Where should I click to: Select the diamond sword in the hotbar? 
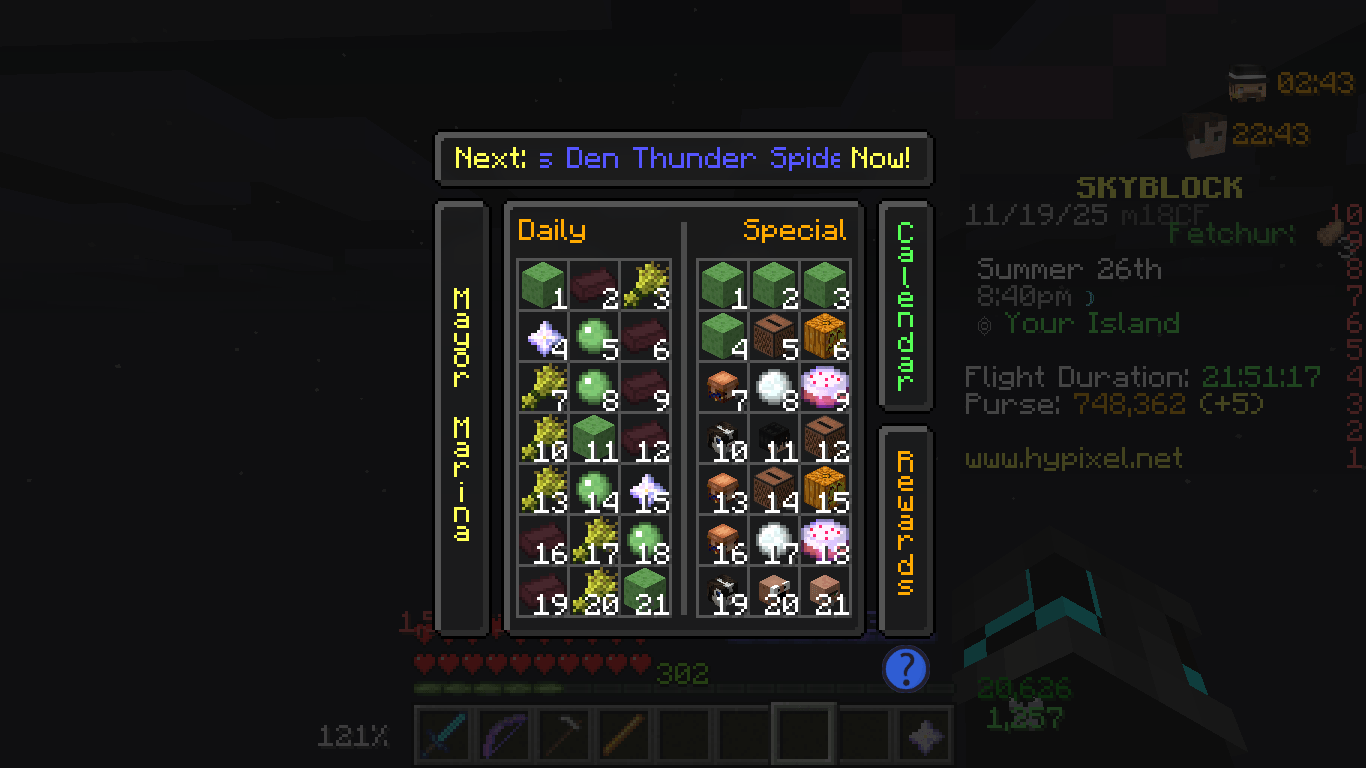tap(442, 733)
